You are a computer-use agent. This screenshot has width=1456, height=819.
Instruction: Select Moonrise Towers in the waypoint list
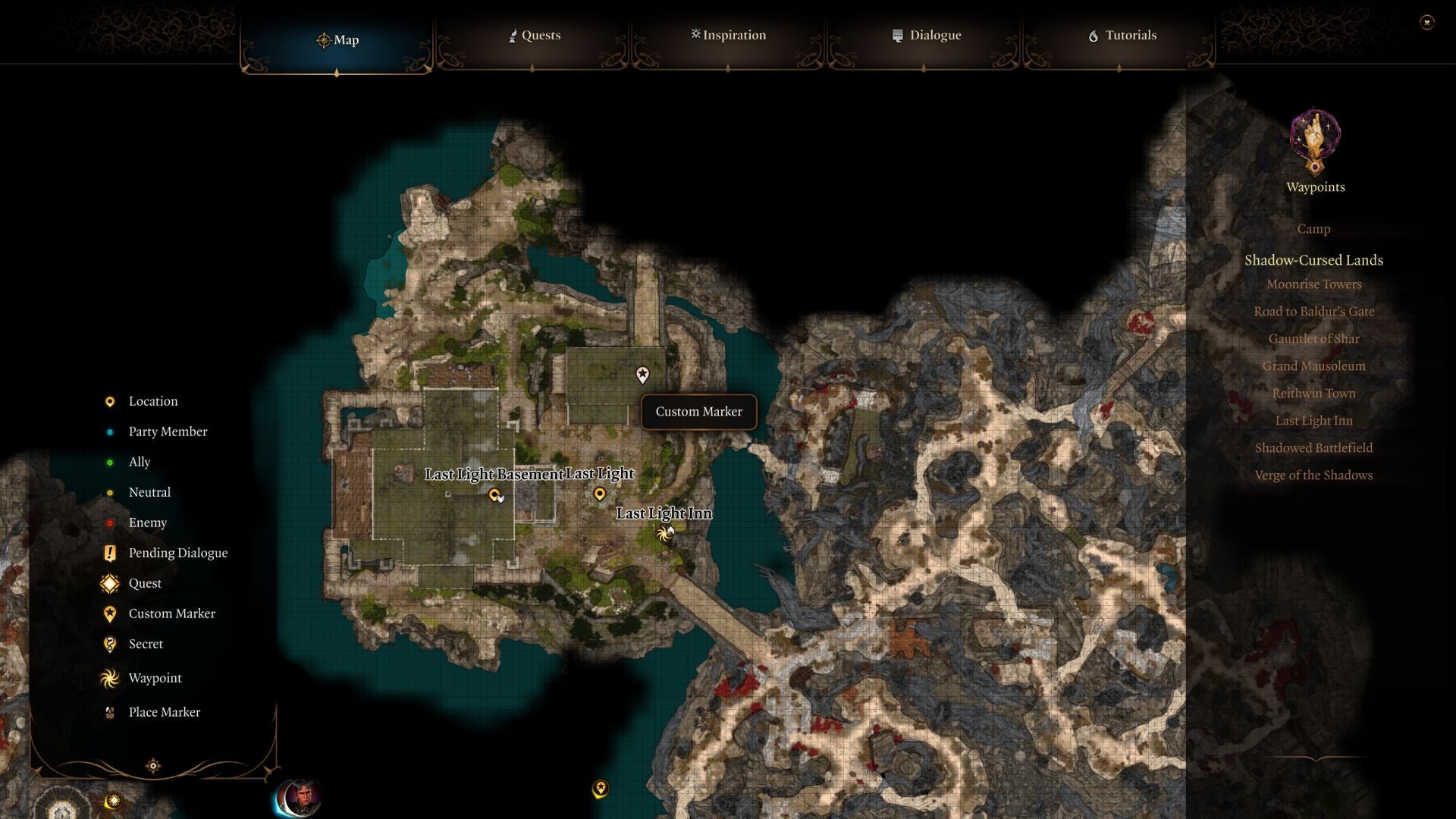tap(1313, 284)
